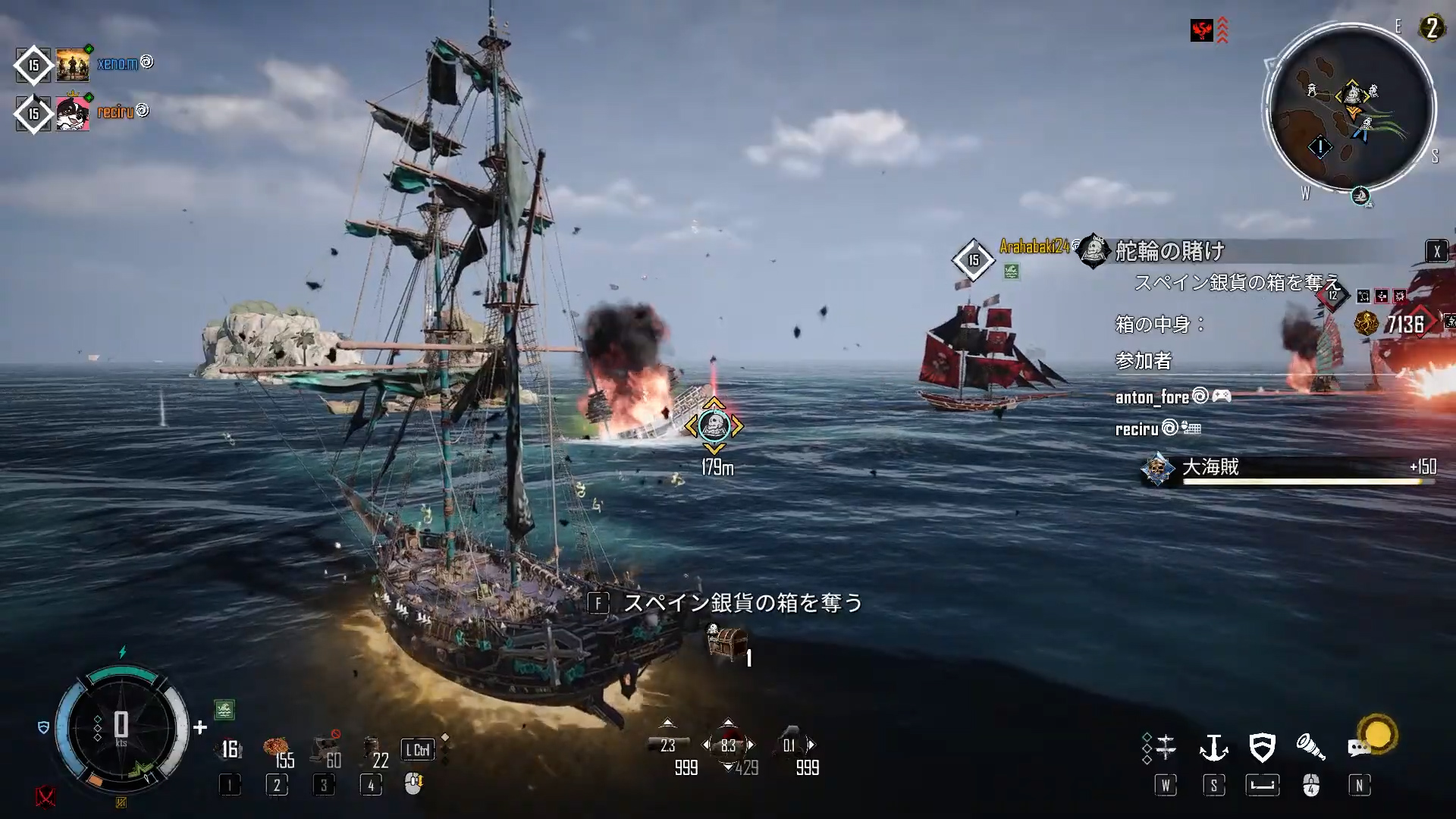Click the ship speed compass gauge
Viewport: 1456px width, 819px height.
(121, 728)
